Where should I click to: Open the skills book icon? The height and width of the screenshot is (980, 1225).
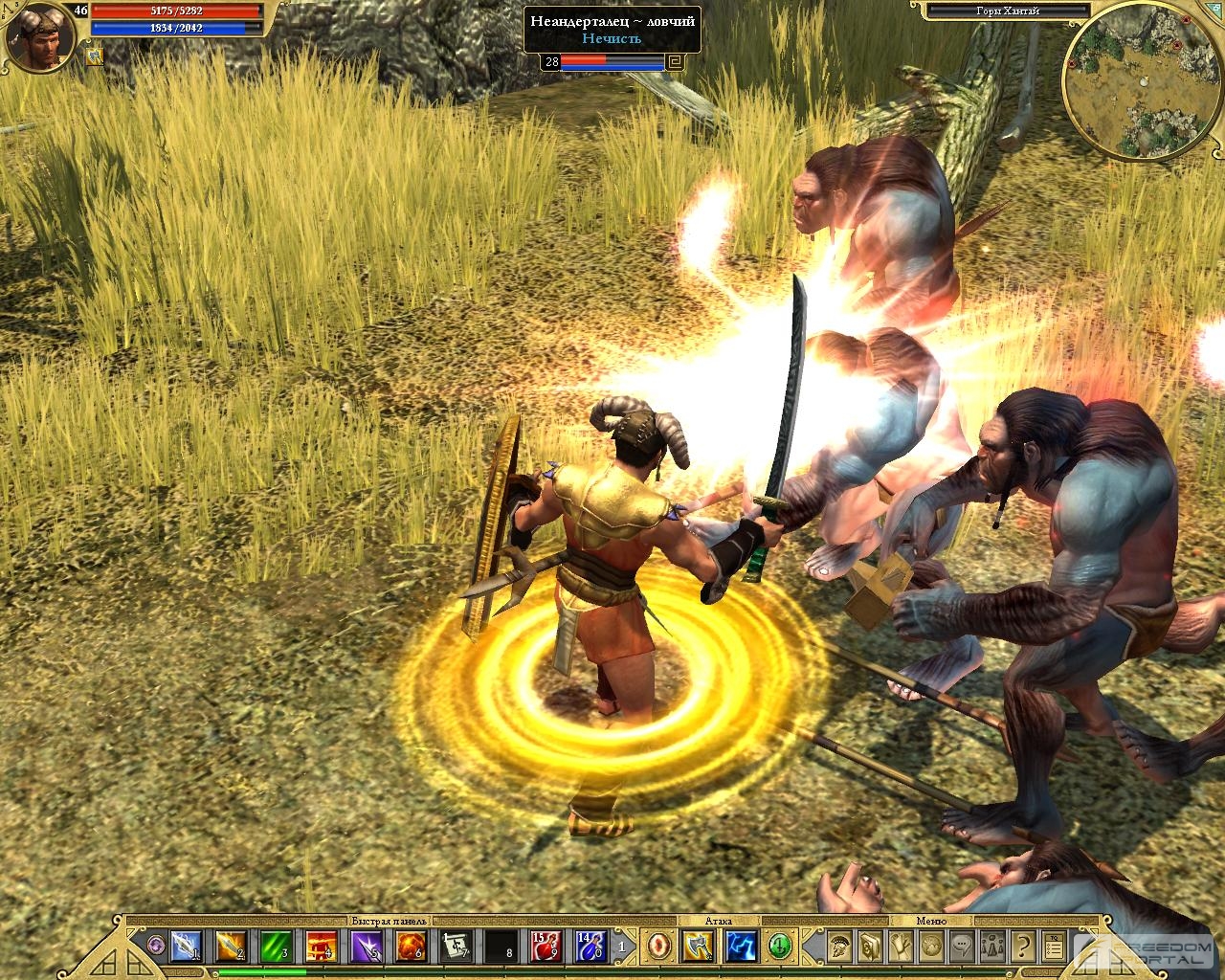870,947
